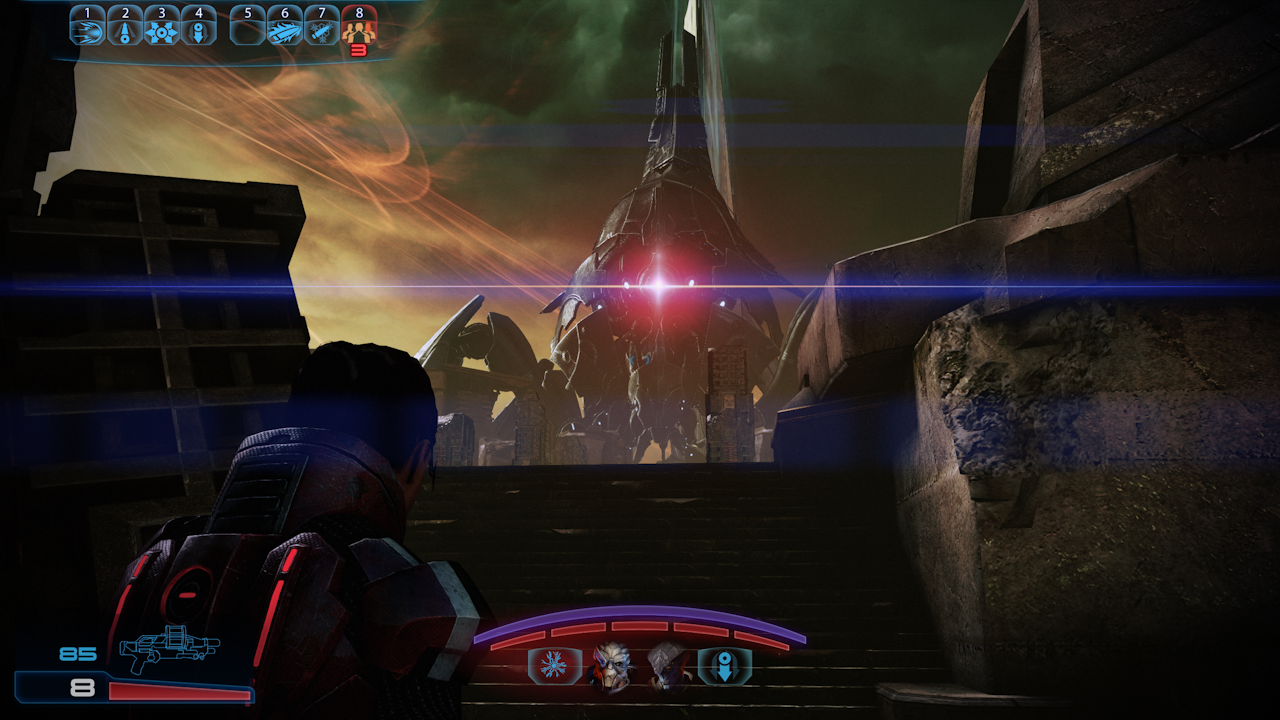Click the equipped weapon outline icon
This screenshot has height=720, width=1280.
[x=169, y=651]
